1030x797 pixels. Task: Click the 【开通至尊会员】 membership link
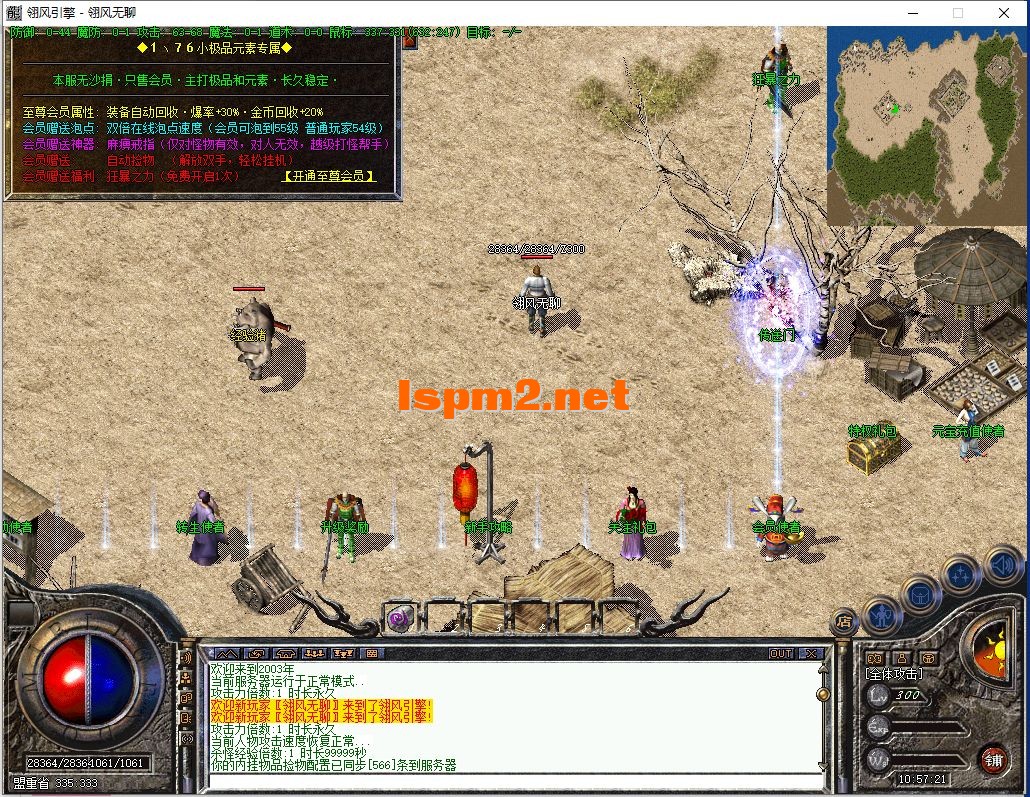(x=329, y=176)
